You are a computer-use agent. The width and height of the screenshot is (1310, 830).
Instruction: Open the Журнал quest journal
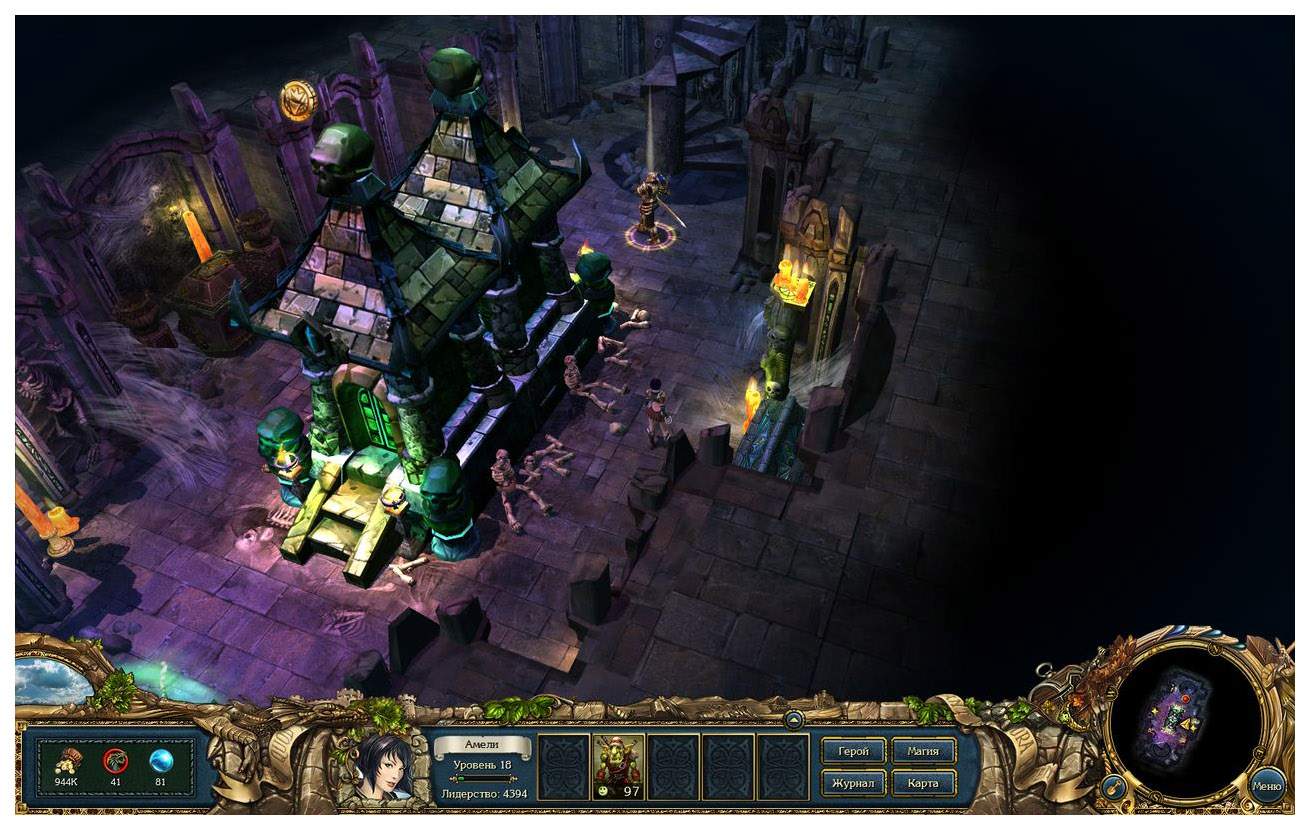(853, 782)
